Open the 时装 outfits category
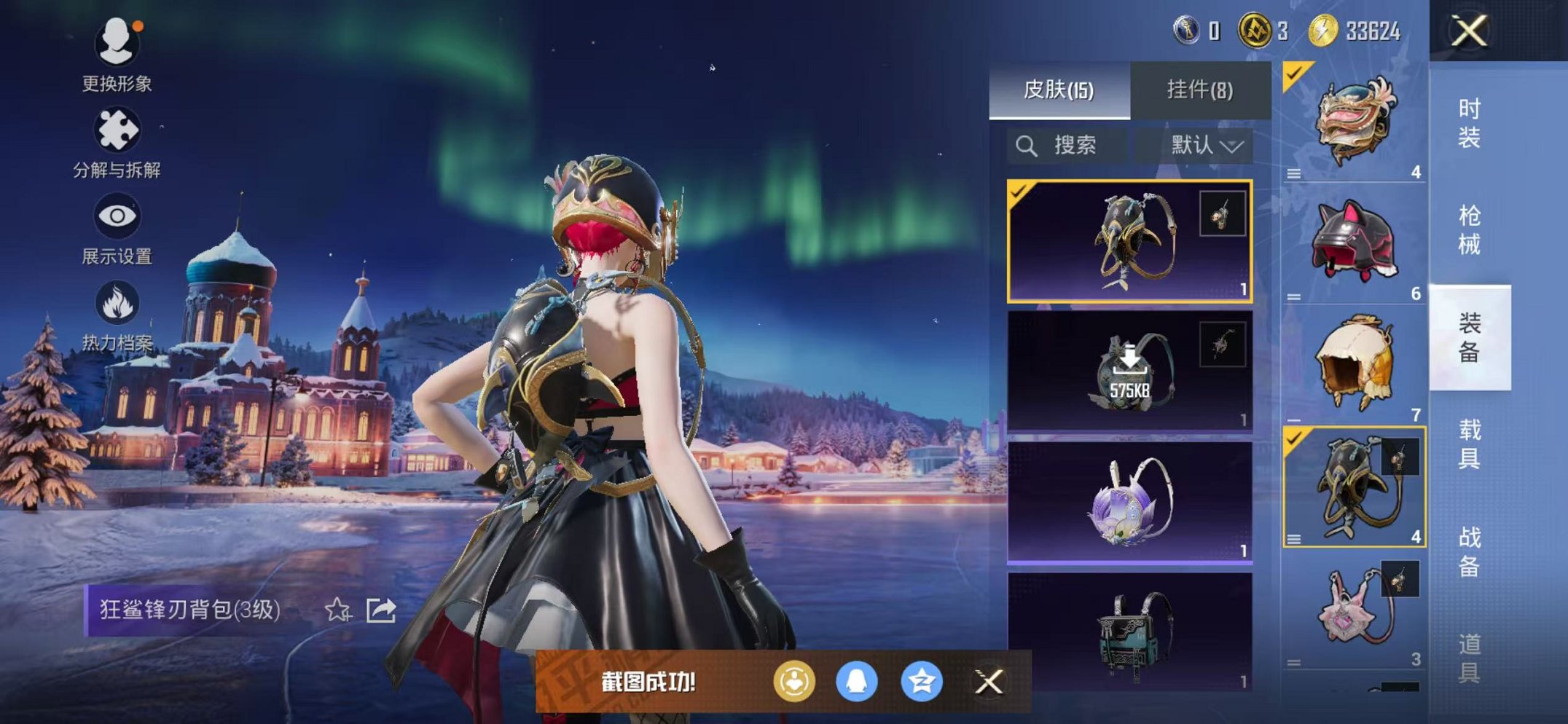 (x=1469, y=122)
